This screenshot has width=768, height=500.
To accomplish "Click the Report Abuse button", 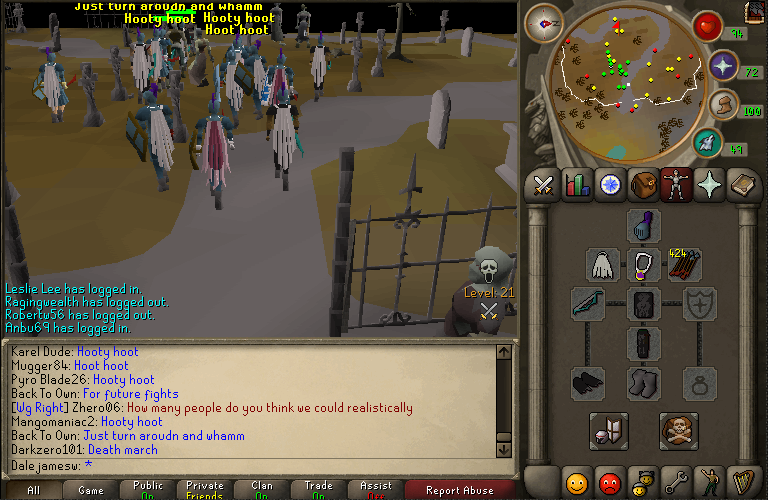I will click(x=459, y=490).
